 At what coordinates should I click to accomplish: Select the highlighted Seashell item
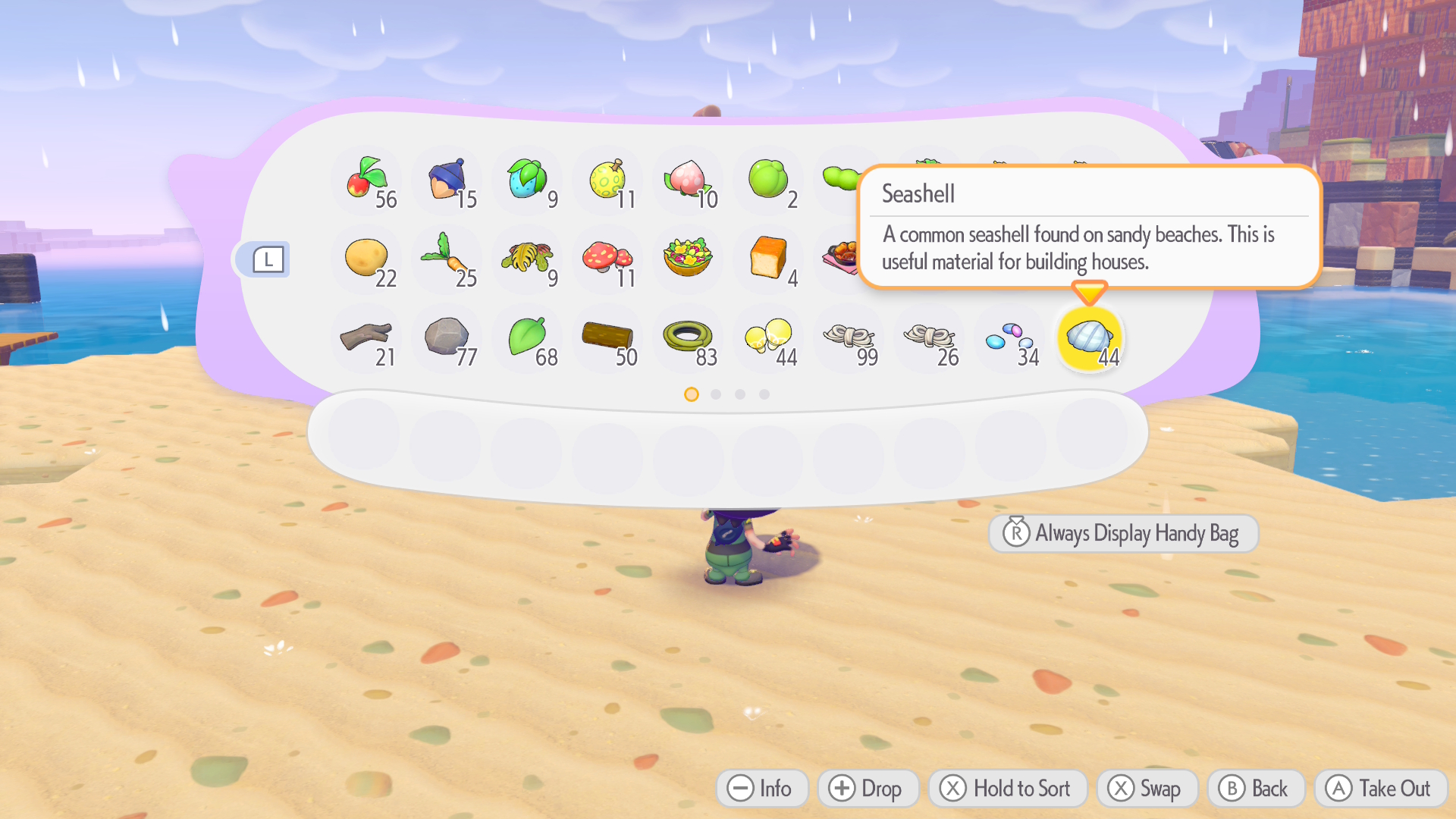click(x=1090, y=339)
